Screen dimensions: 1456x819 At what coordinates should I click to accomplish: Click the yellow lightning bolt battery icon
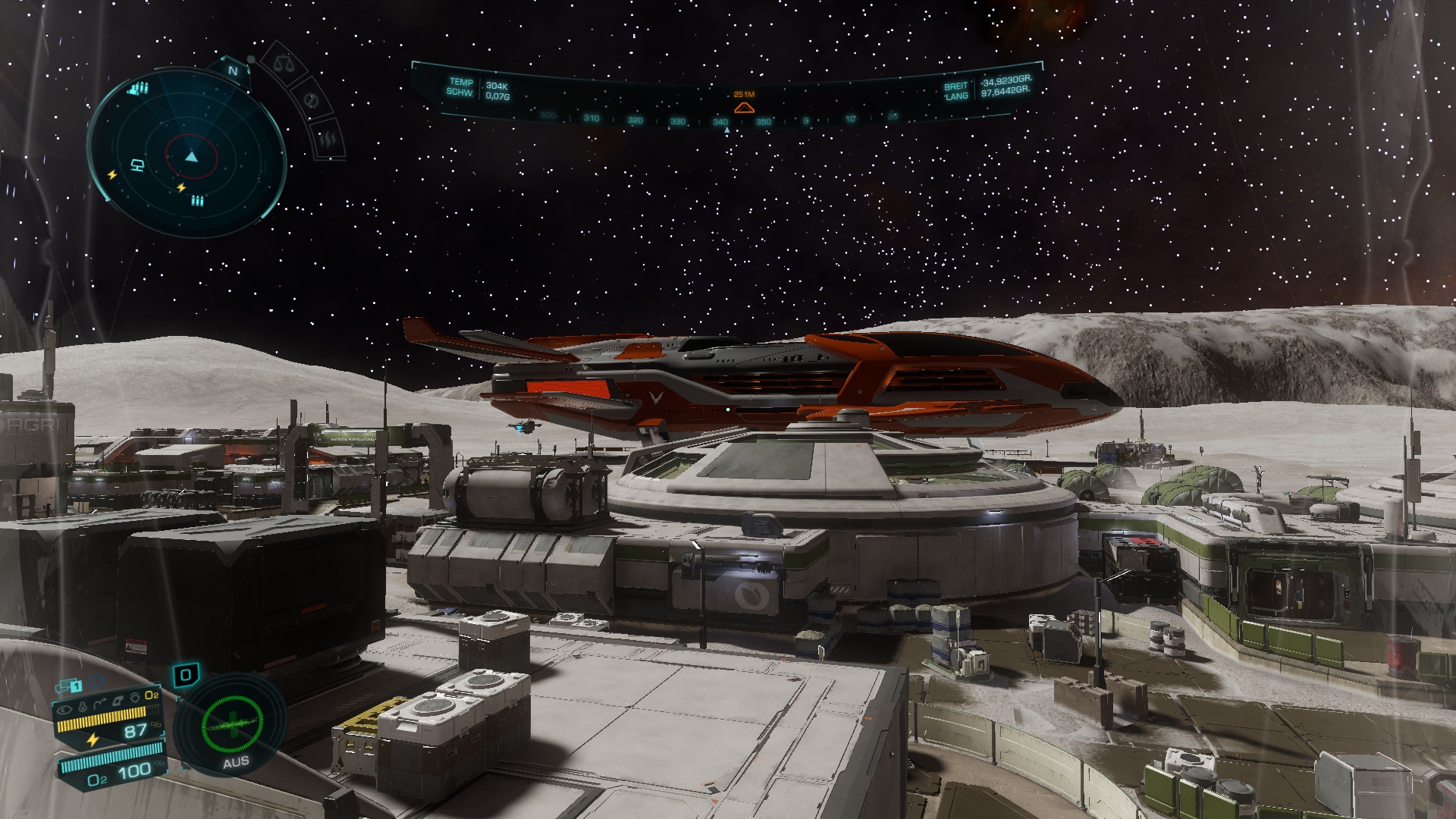click(92, 740)
